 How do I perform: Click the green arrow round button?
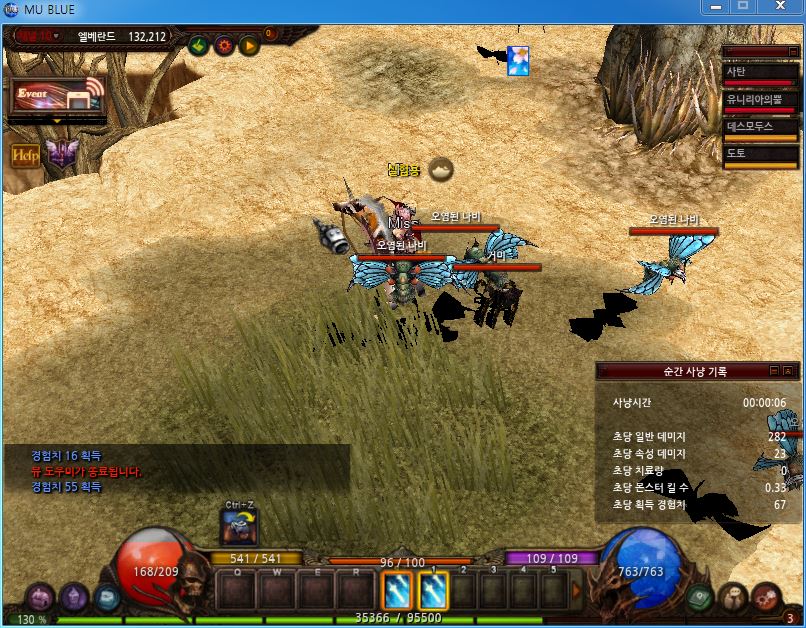[198, 45]
